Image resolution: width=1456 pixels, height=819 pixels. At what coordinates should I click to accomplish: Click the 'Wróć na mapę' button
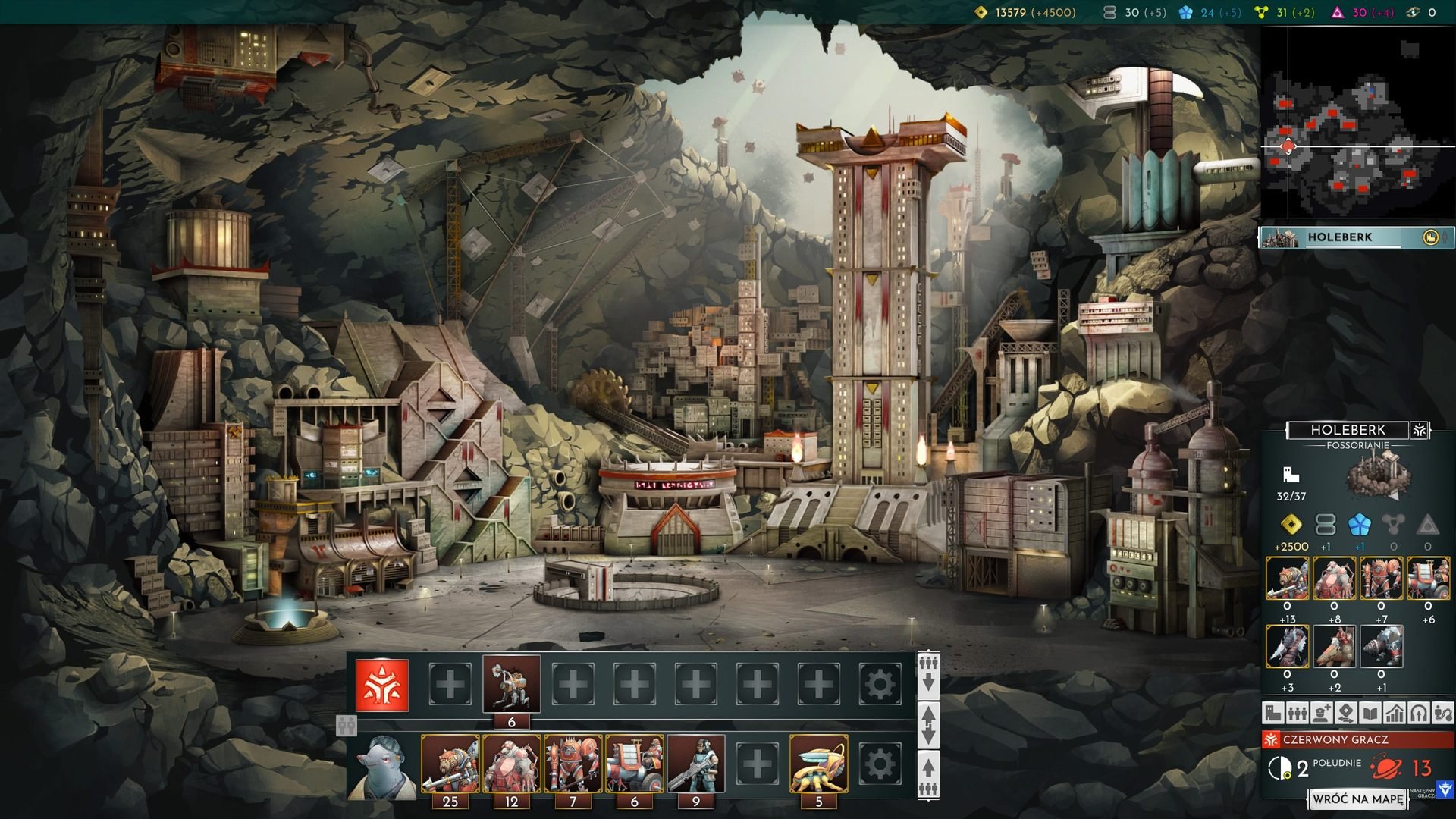1357,799
